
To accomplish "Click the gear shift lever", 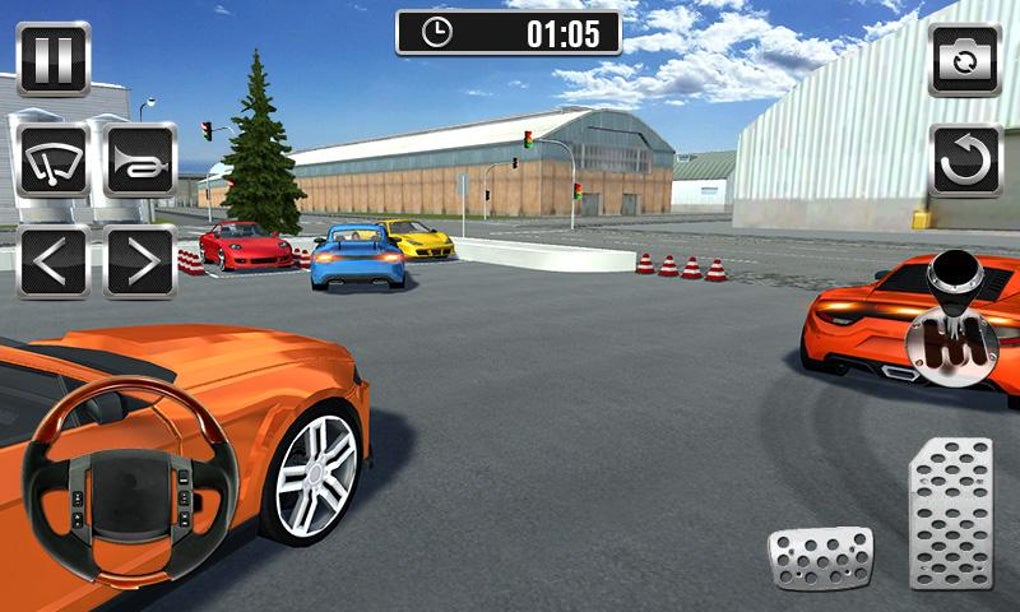I will pyautogui.click(x=951, y=318).
